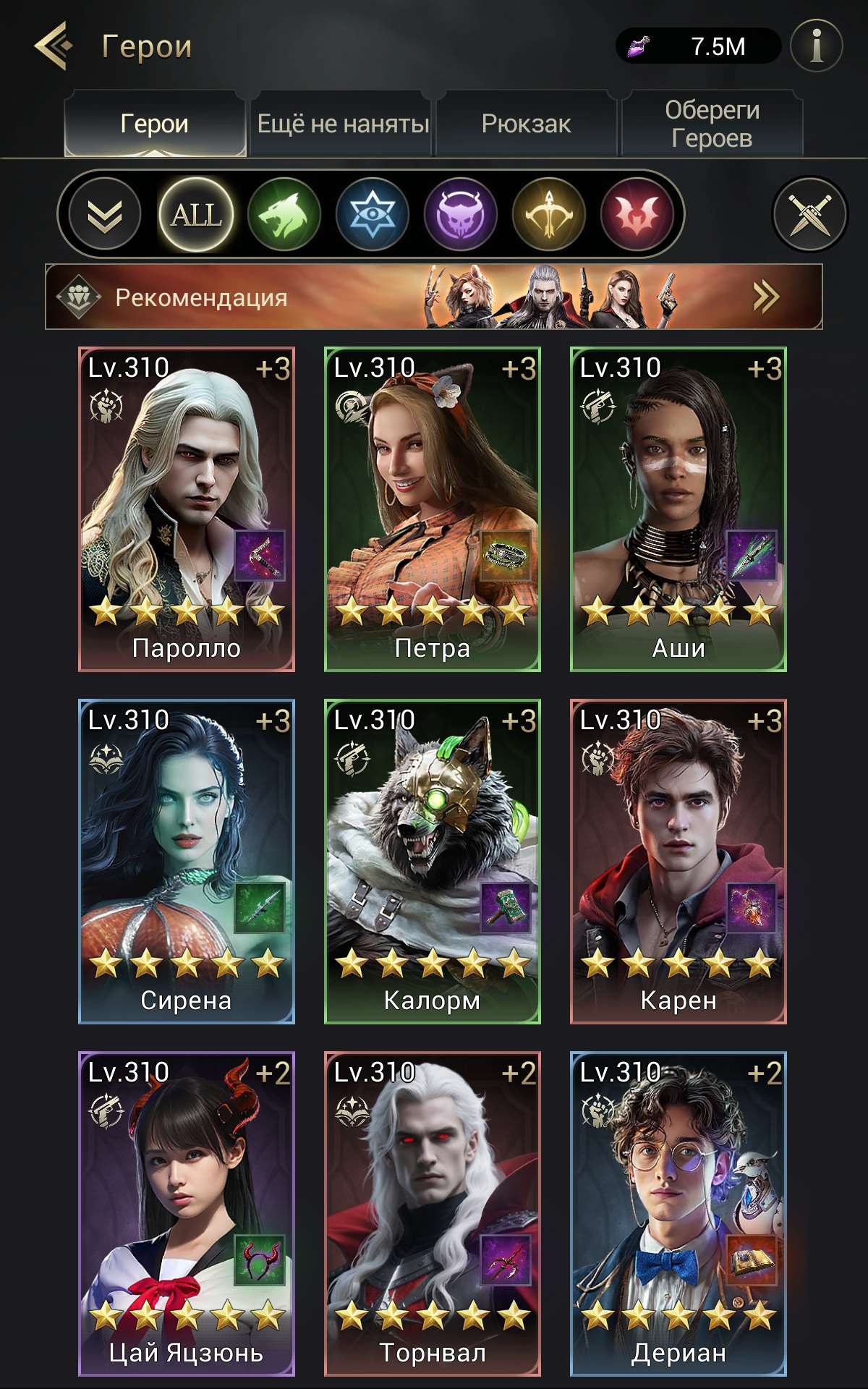Filter by golden crossbow faction

[549, 214]
